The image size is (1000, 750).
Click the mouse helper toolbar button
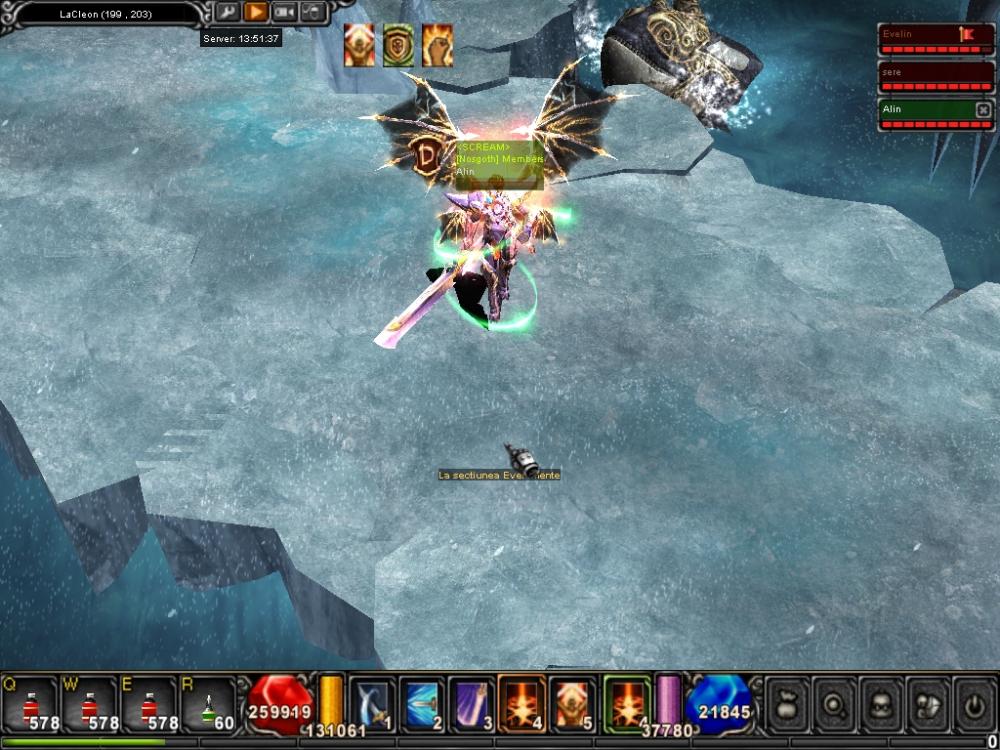313,12
